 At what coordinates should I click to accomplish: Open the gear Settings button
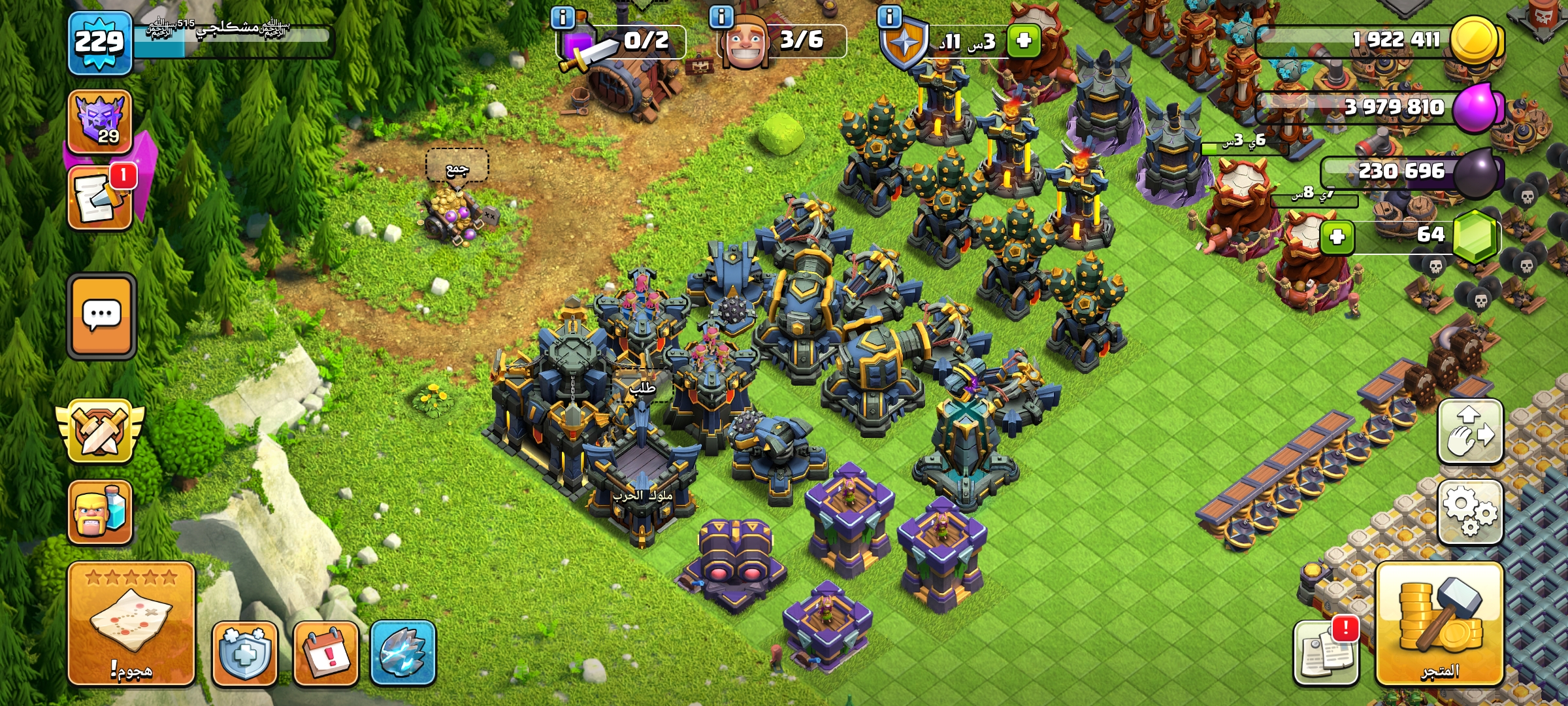pos(1470,512)
